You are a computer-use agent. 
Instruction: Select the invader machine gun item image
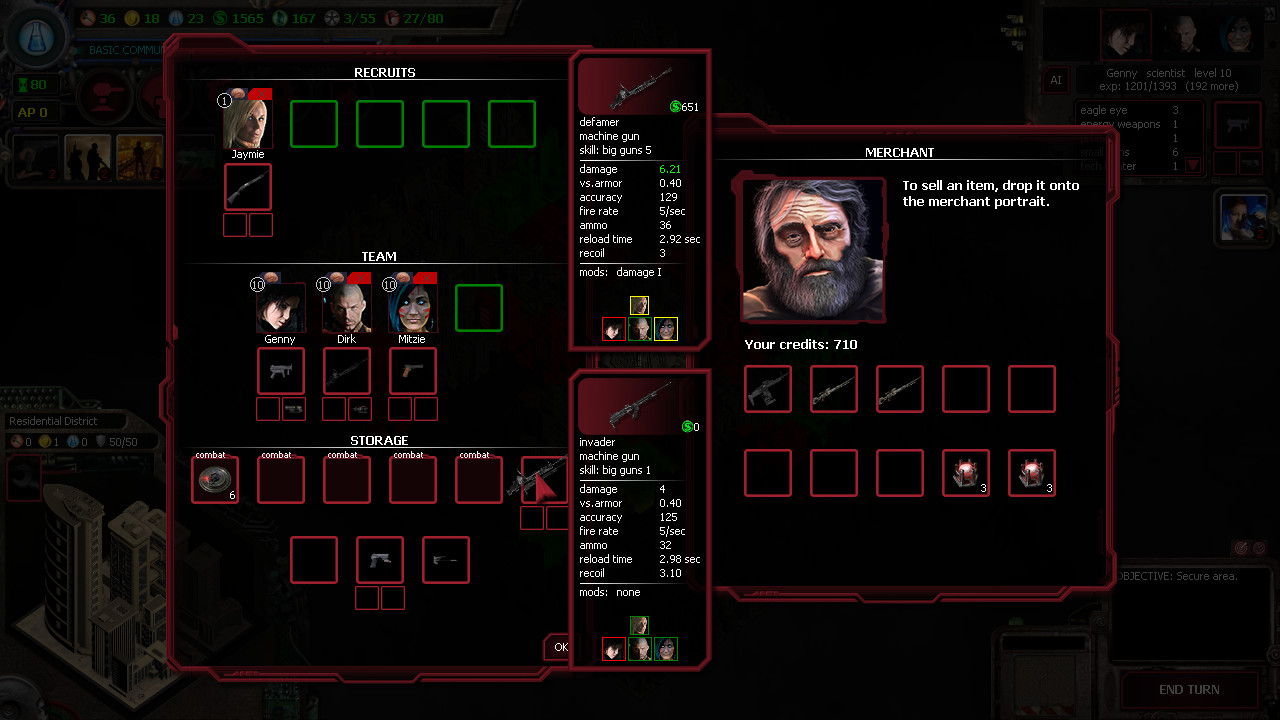point(640,404)
